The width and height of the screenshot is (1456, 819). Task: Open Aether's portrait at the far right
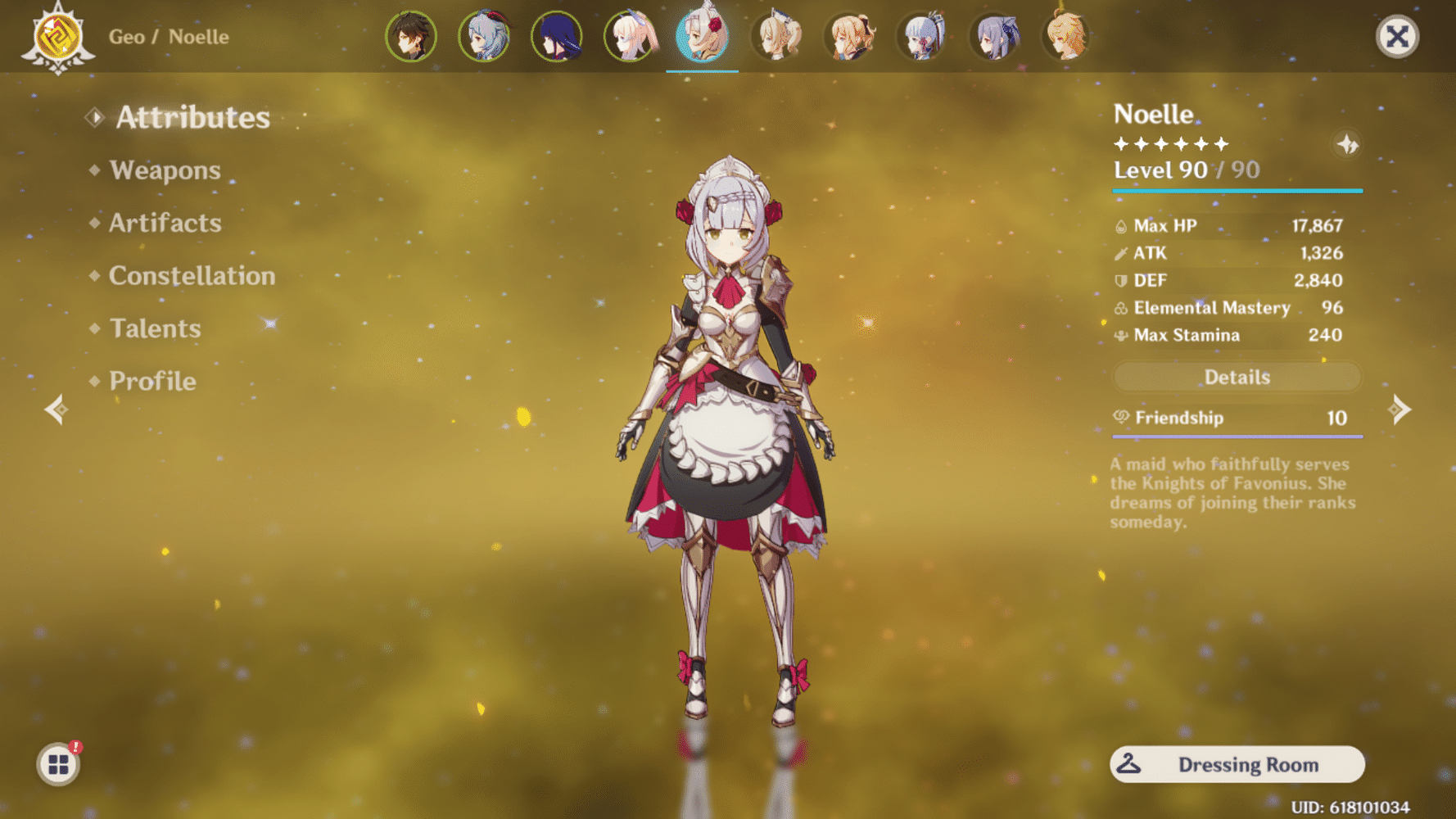[1066, 36]
